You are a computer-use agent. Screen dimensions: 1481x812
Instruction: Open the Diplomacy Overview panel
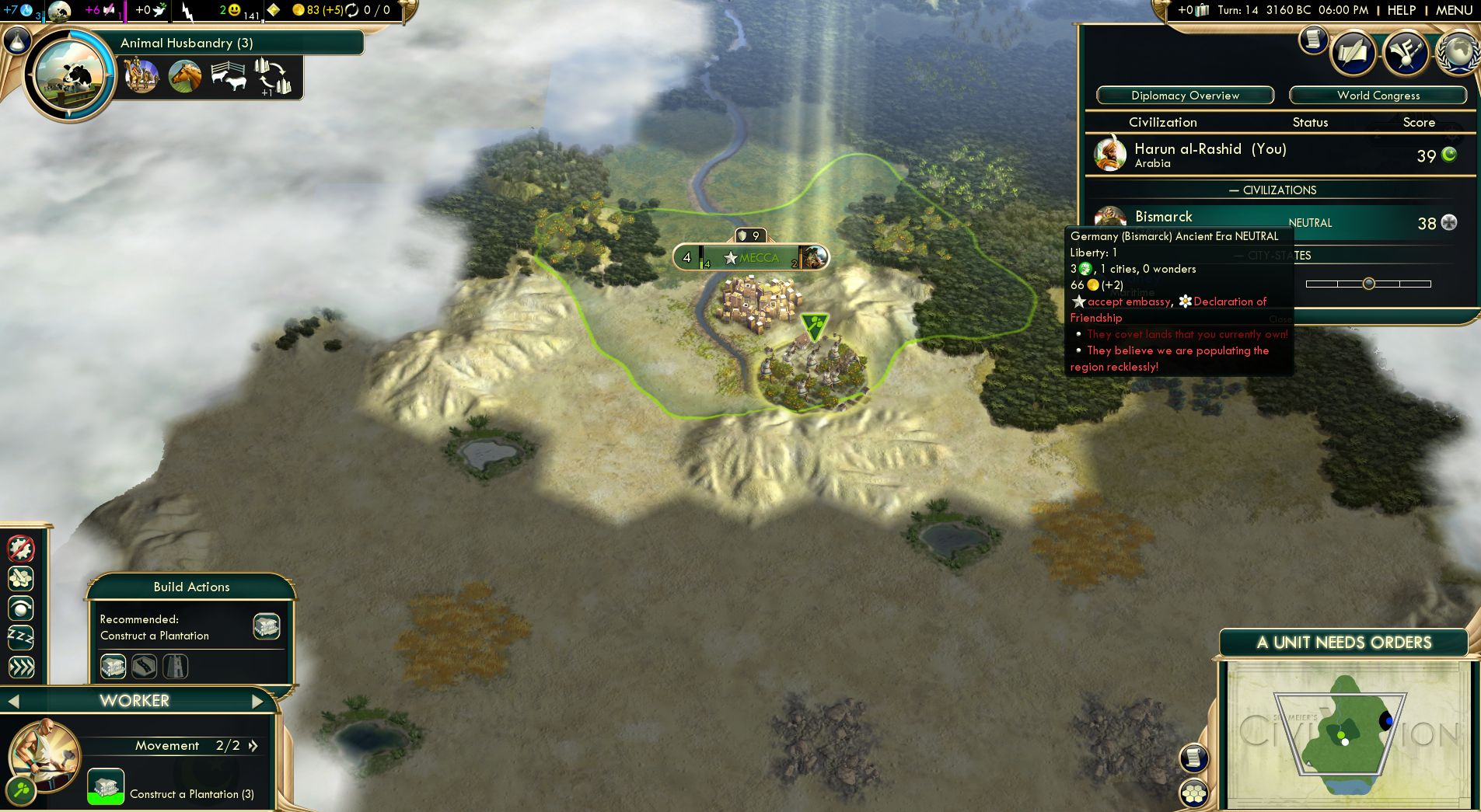pos(1185,96)
